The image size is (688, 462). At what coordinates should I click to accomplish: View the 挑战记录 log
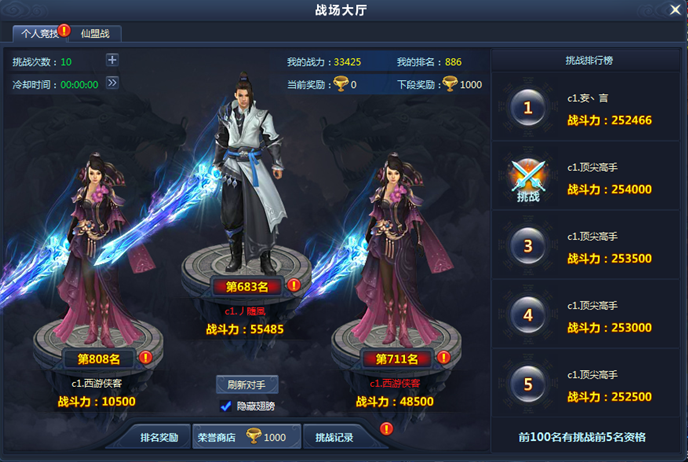pyautogui.click(x=332, y=437)
